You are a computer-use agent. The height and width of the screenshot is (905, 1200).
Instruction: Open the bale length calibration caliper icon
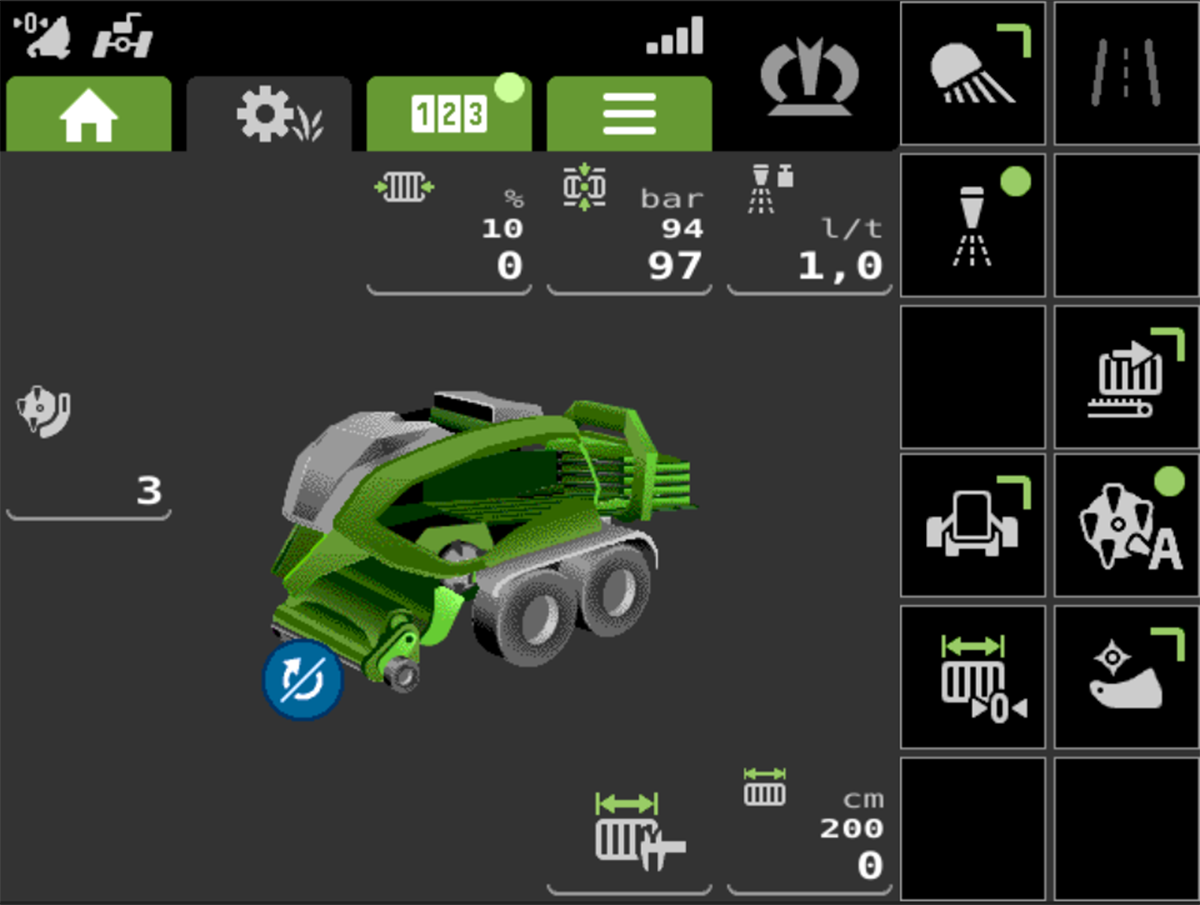click(629, 836)
